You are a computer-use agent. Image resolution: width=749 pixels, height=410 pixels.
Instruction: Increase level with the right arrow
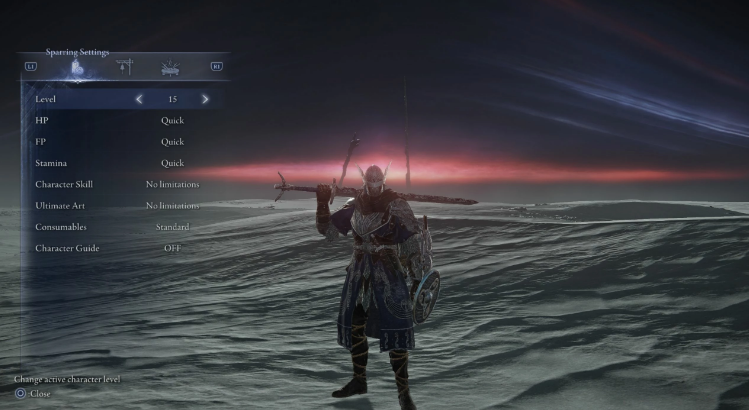click(x=205, y=99)
